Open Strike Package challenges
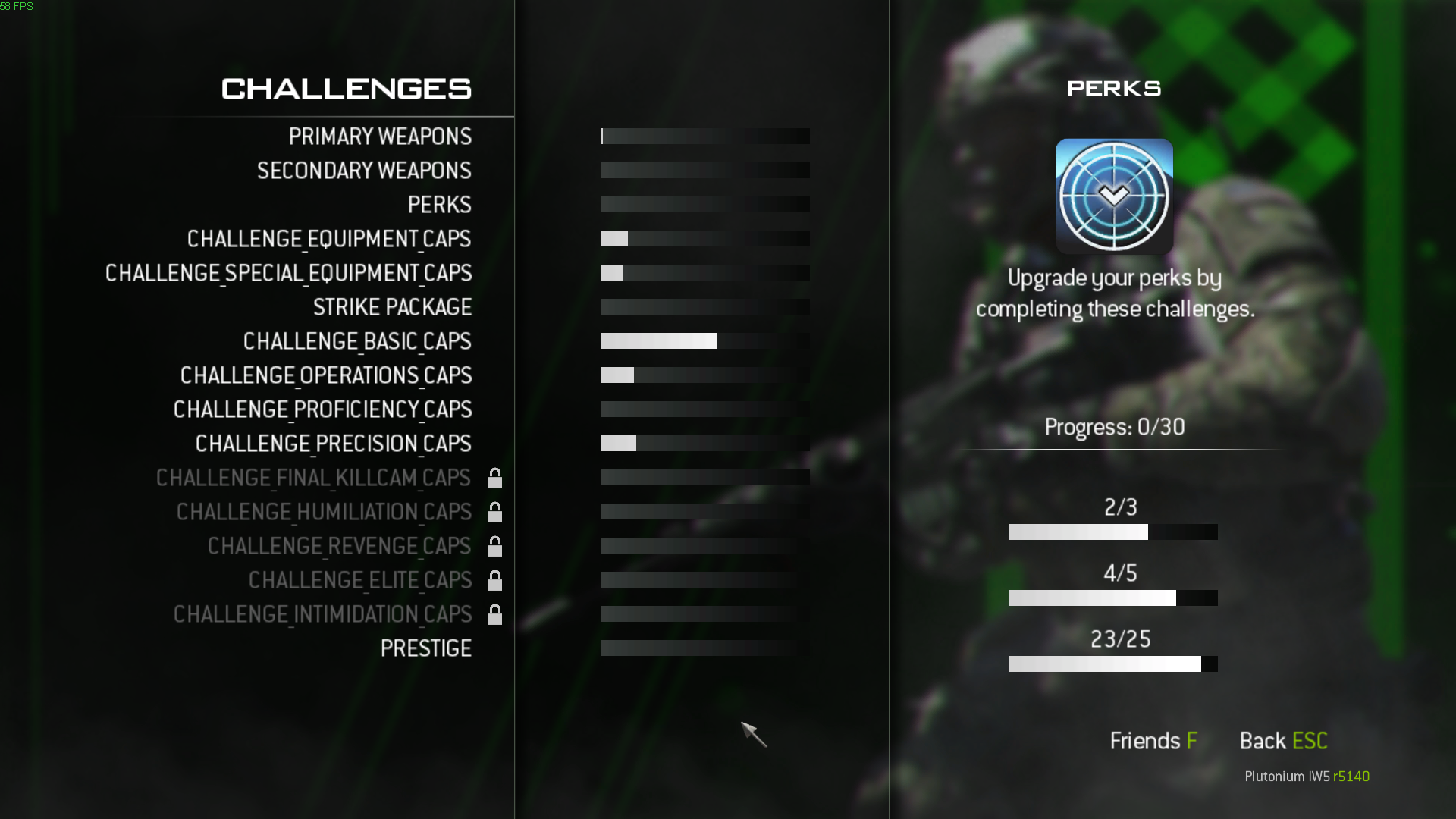Screen dimensions: 1456x819 (392, 307)
